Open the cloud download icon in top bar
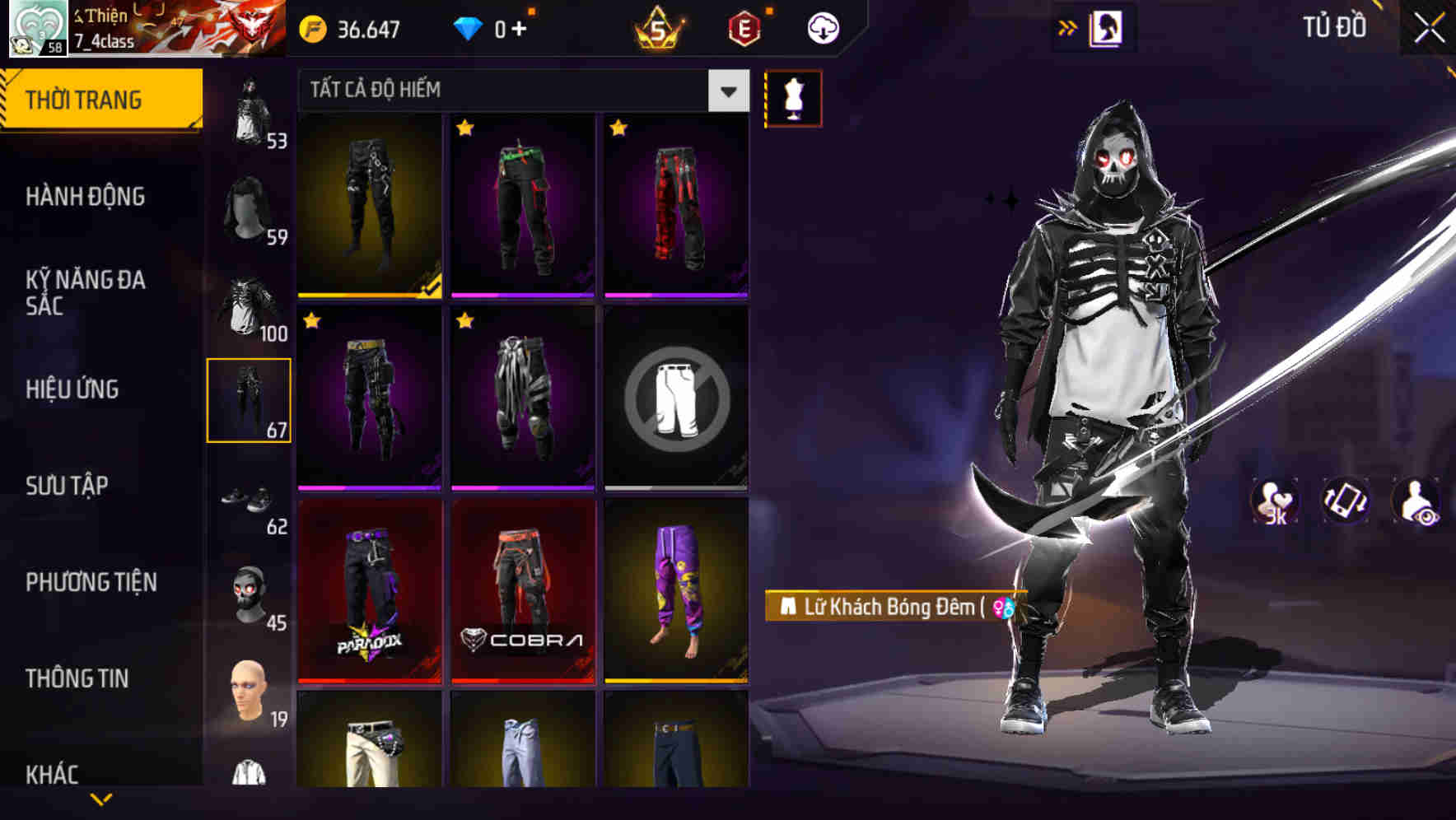The width and height of the screenshot is (1456, 820). (x=822, y=26)
